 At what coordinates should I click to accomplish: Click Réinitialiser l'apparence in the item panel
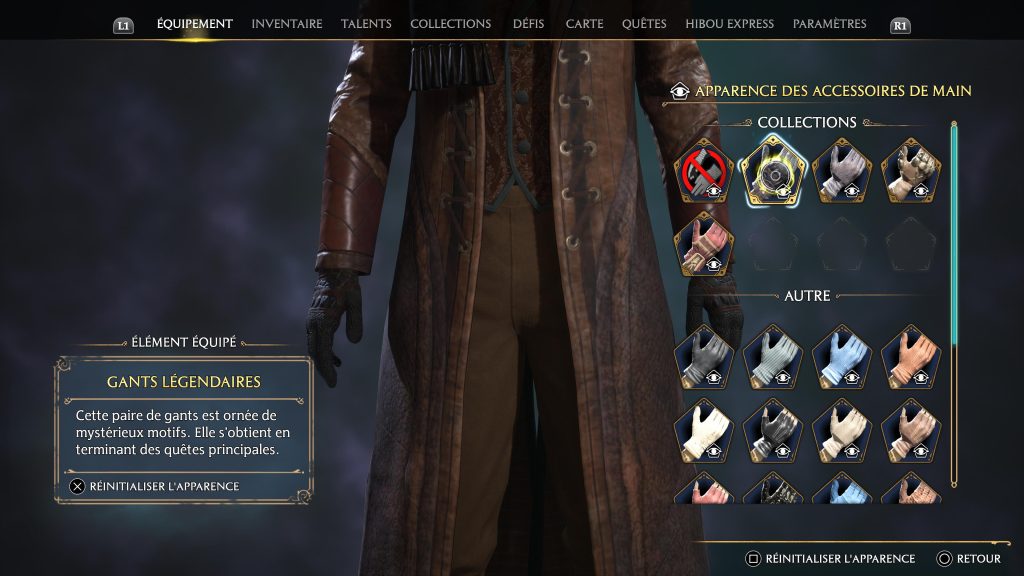click(155, 486)
